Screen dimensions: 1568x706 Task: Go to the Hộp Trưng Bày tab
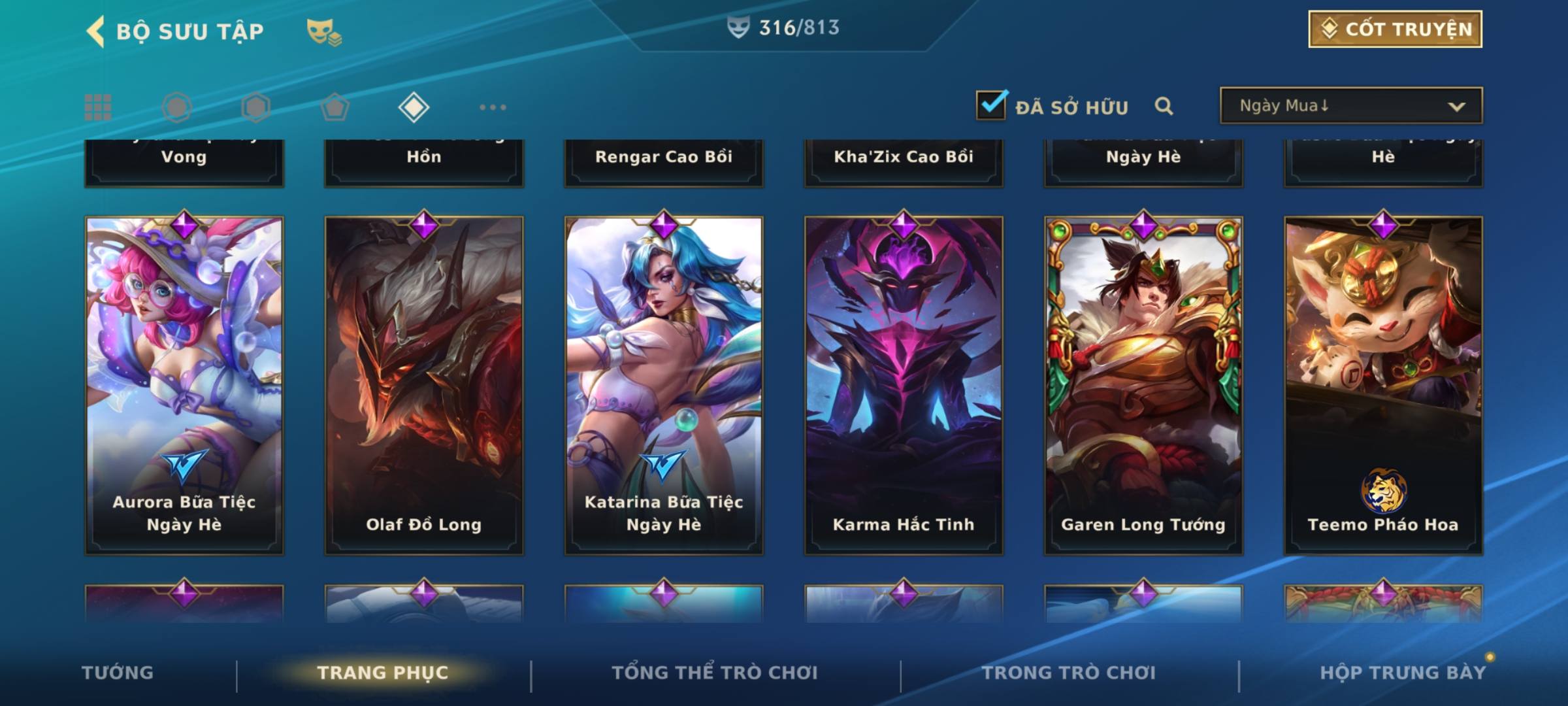[x=1403, y=673]
